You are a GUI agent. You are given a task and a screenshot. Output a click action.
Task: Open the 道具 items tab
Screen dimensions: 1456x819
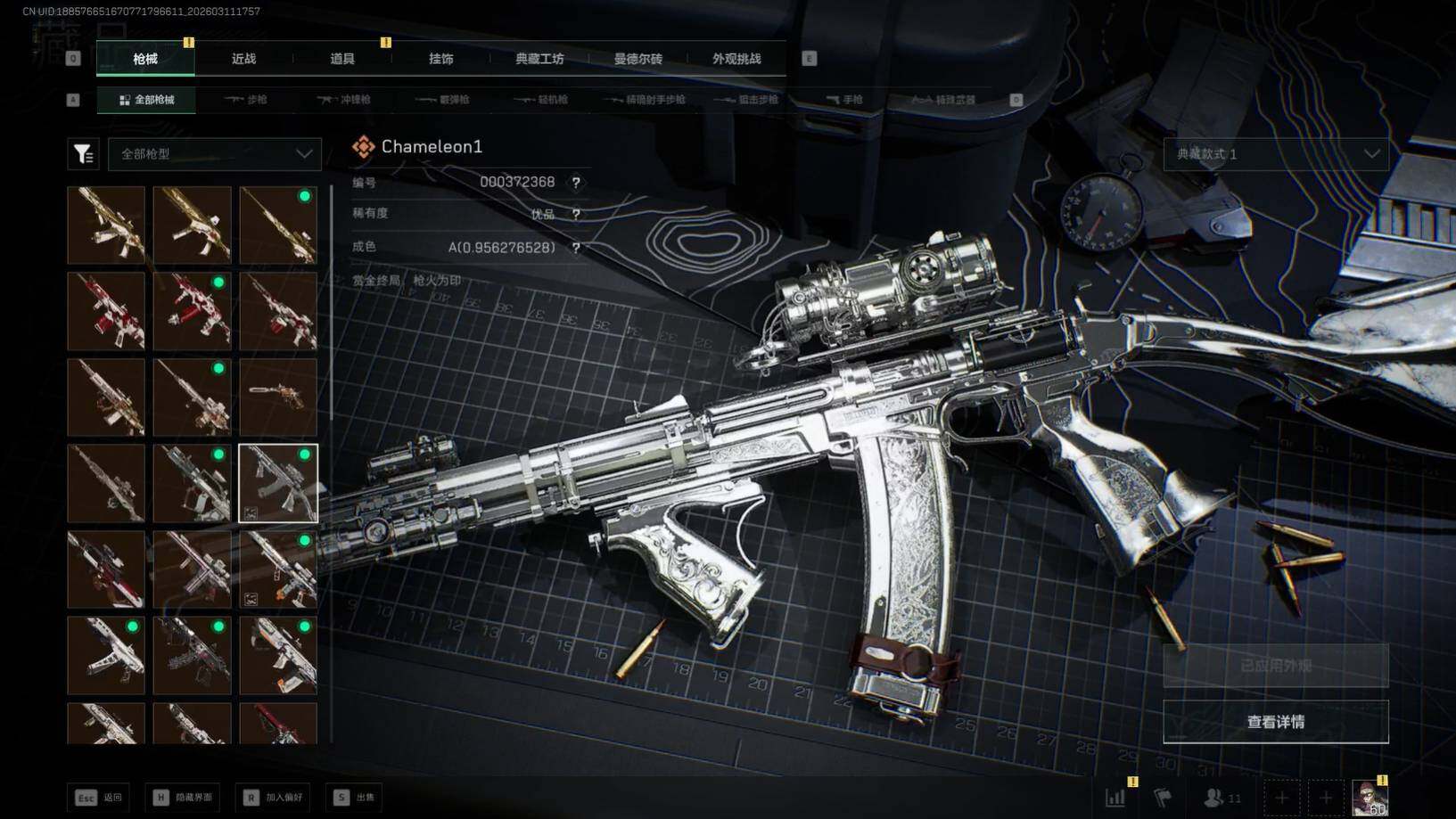pos(342,59)
